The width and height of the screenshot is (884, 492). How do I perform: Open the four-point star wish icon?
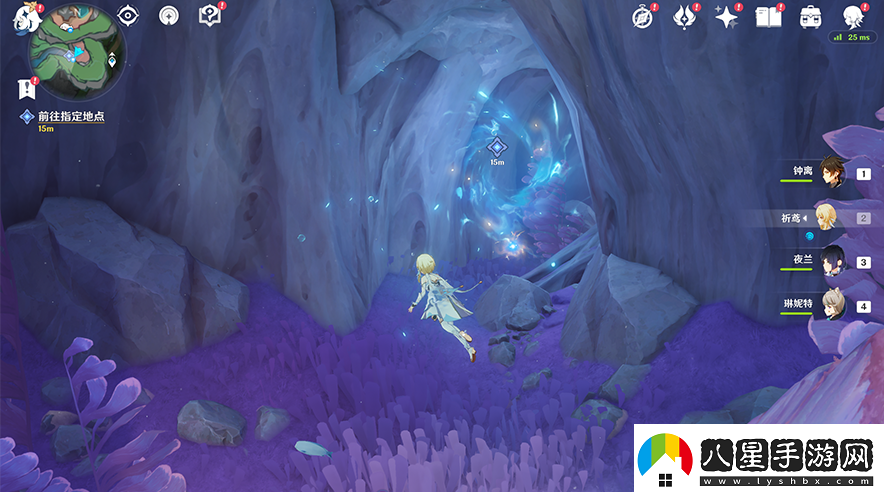point(726,16)
